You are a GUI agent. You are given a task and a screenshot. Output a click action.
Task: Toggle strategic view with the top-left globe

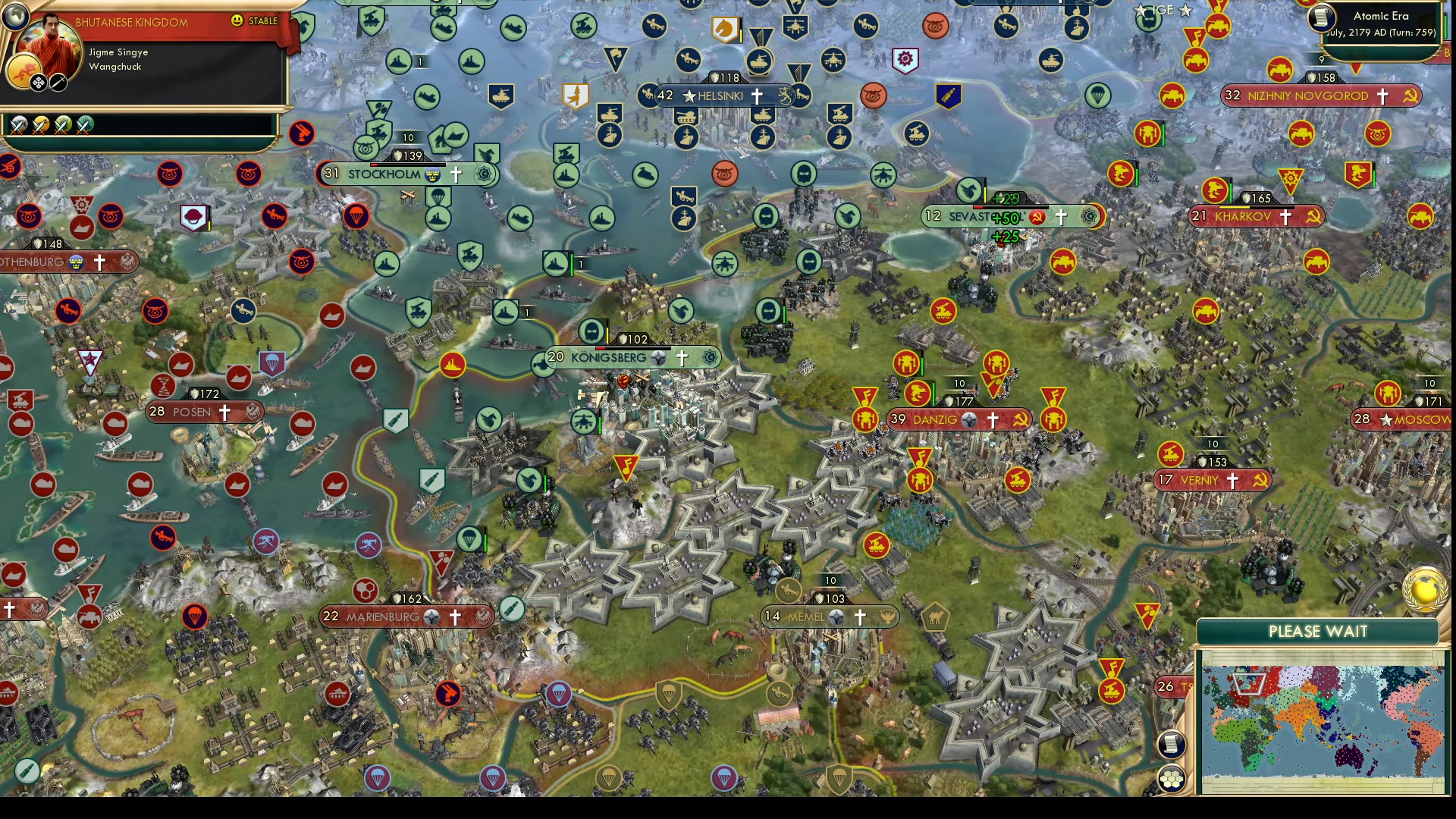click(x=15, y=15)
